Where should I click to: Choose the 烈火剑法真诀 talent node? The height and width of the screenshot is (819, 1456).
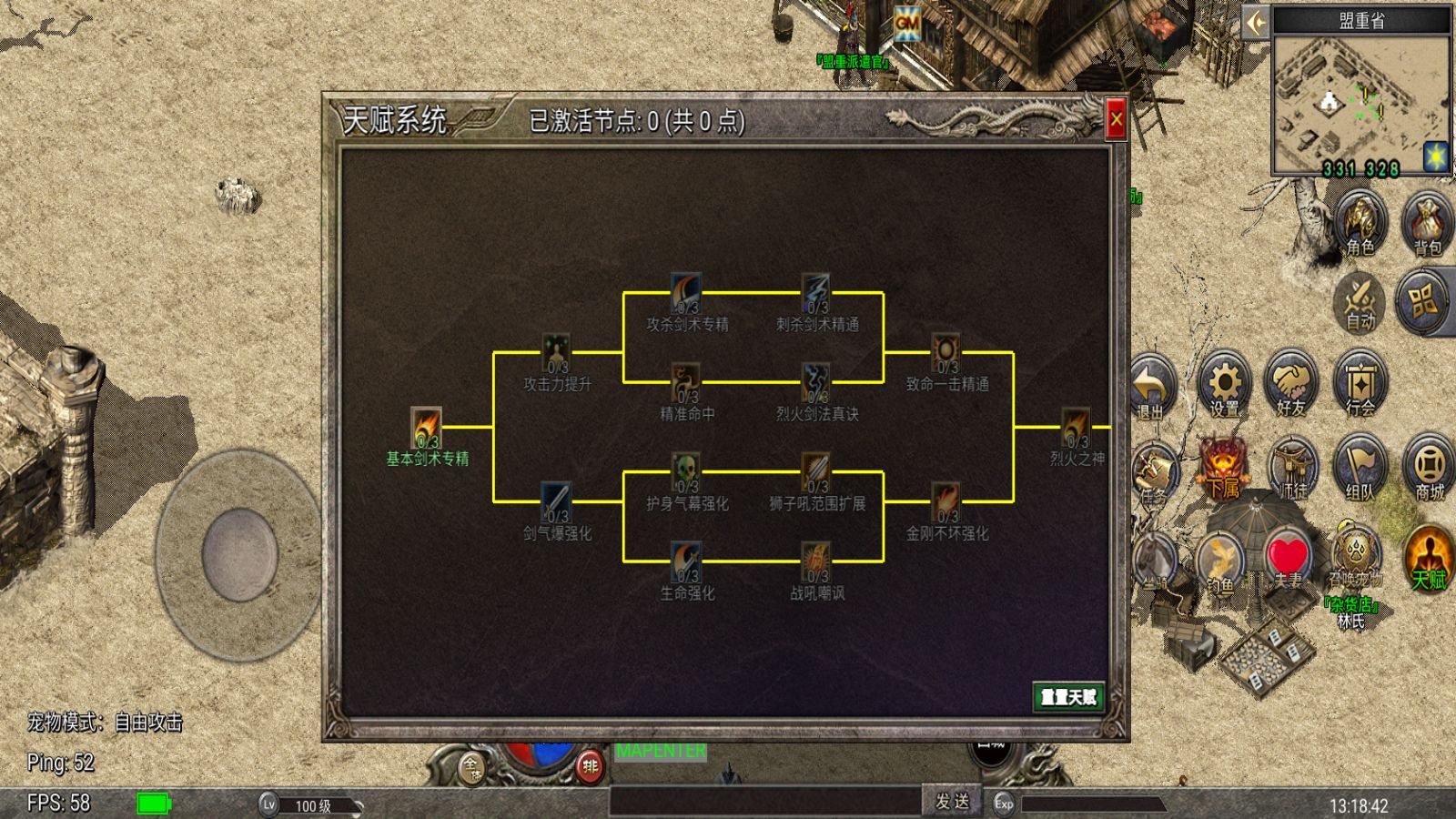click(x=816, y=383)
